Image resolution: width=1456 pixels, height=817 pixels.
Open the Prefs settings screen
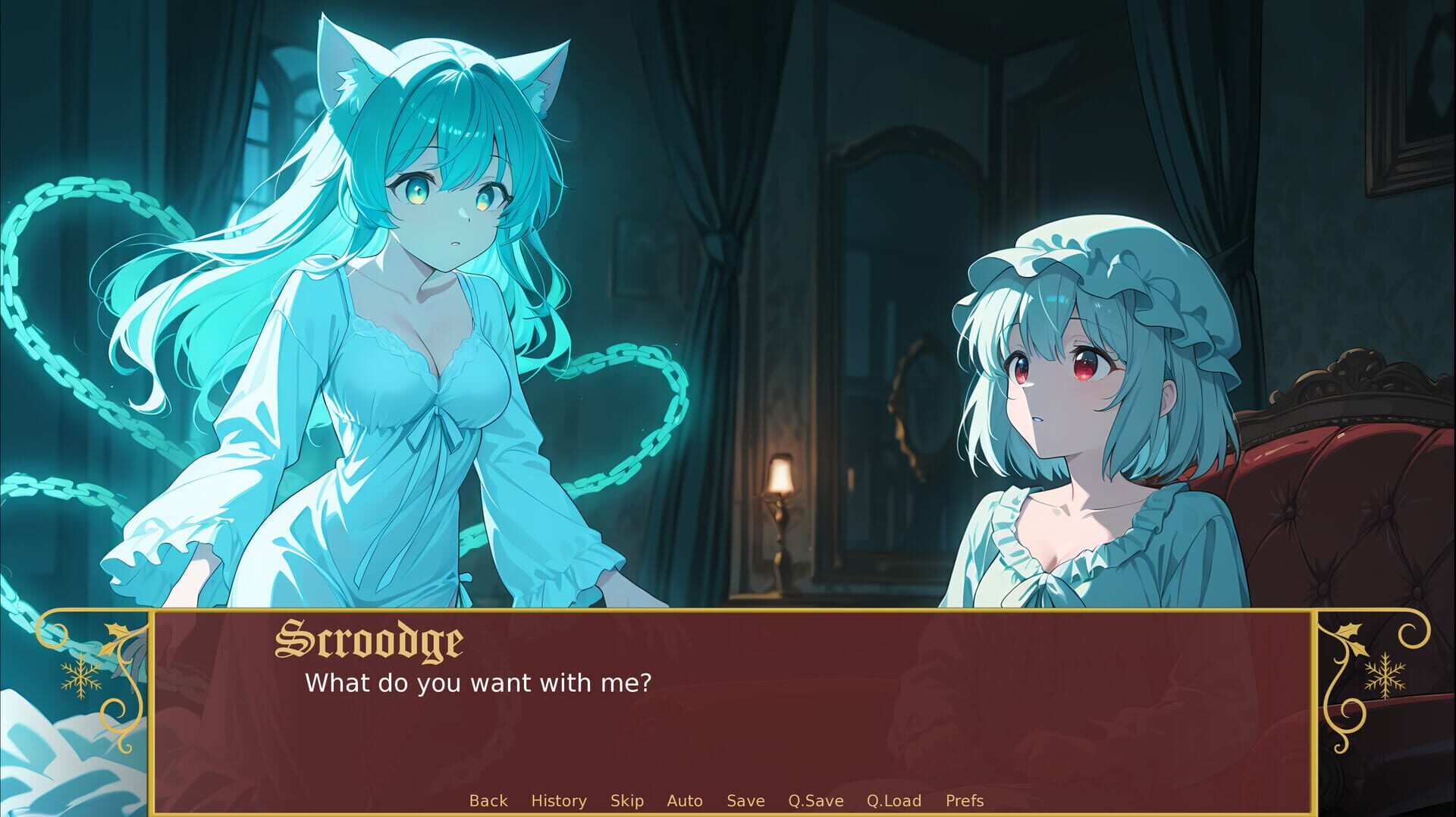[964, 800]
